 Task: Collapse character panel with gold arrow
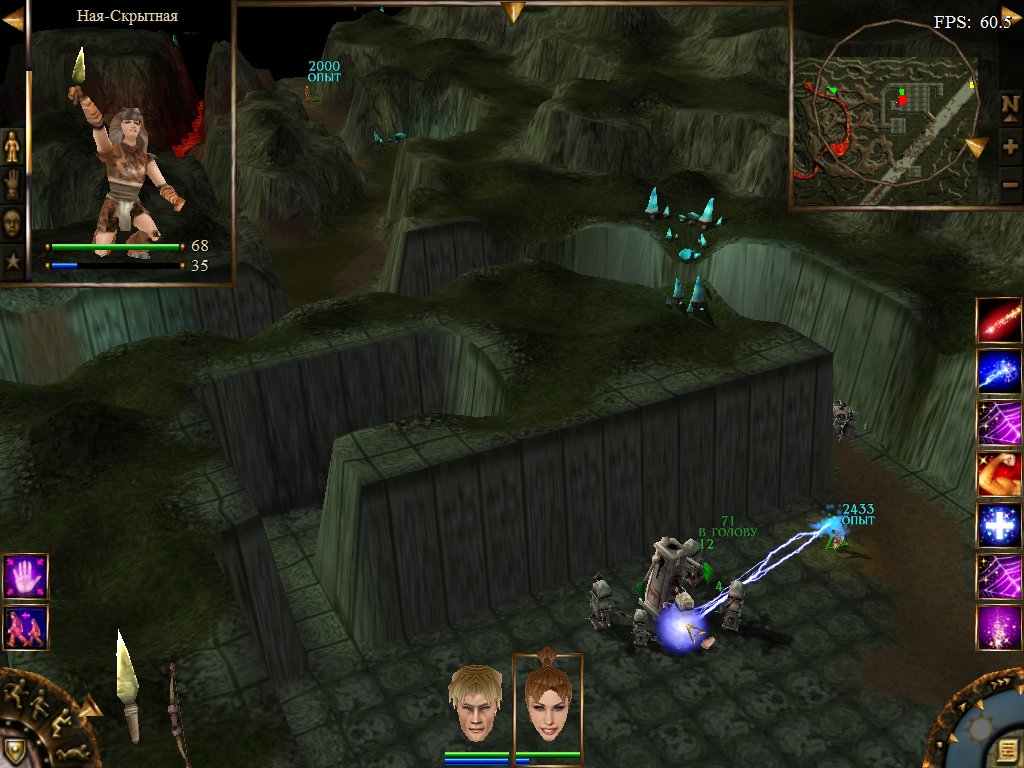pos(13,19)
